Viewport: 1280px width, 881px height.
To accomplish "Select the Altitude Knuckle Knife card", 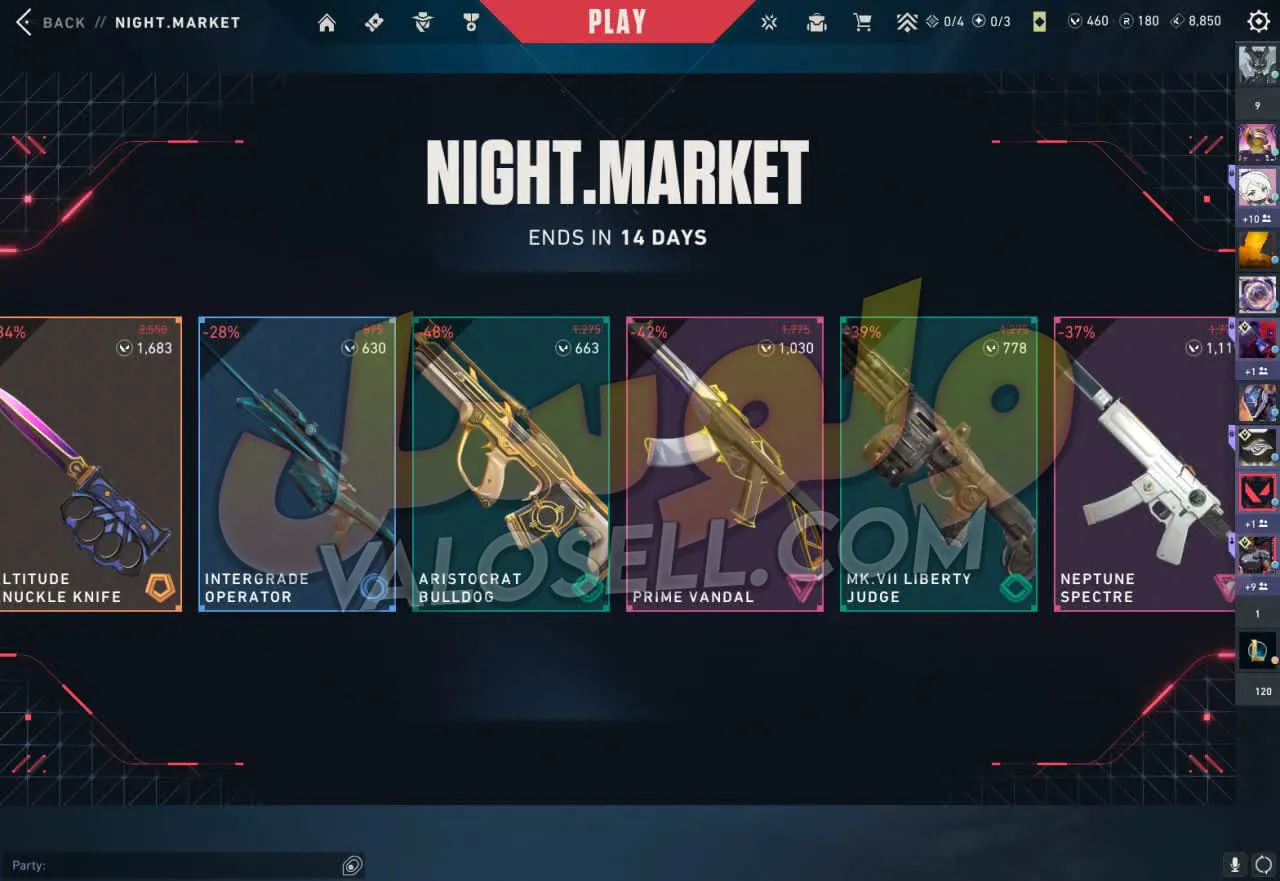I will pyautogui.click(x=90, y=464).
